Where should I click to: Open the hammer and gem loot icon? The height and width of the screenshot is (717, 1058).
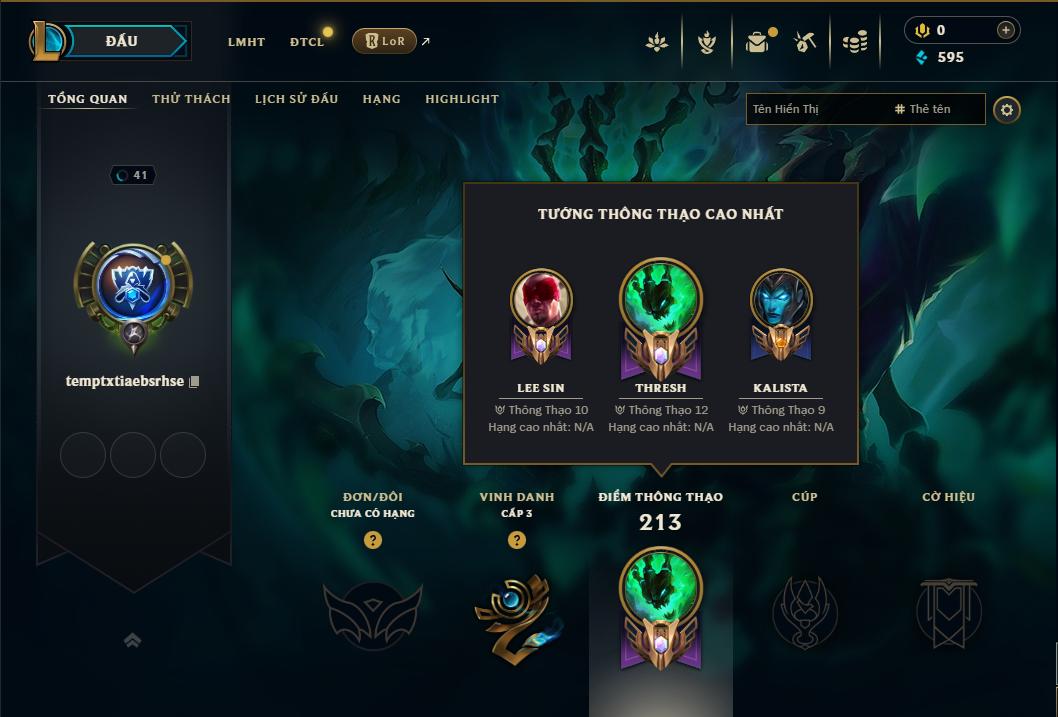pos(805,42)
